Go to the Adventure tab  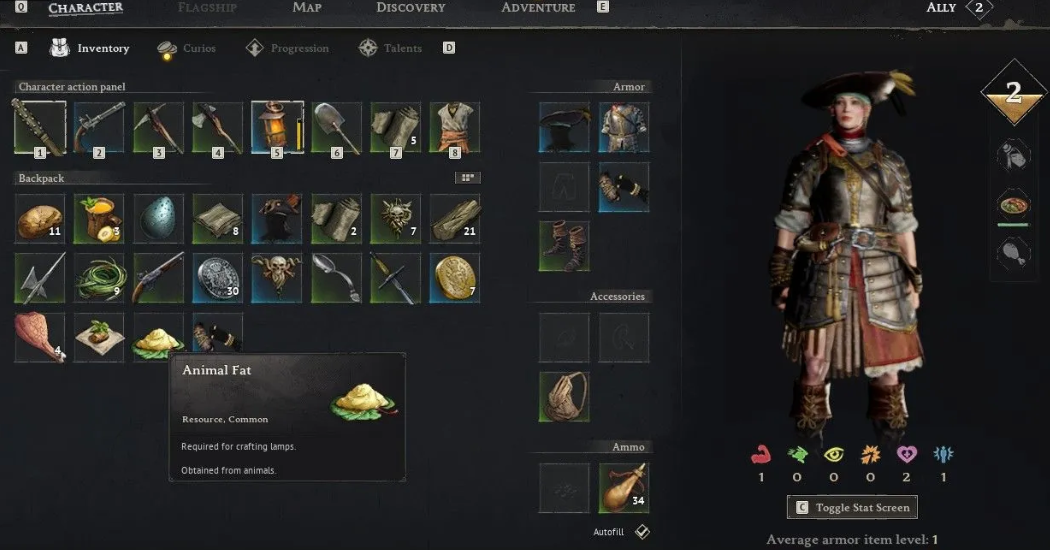click(x=538, y=8)
